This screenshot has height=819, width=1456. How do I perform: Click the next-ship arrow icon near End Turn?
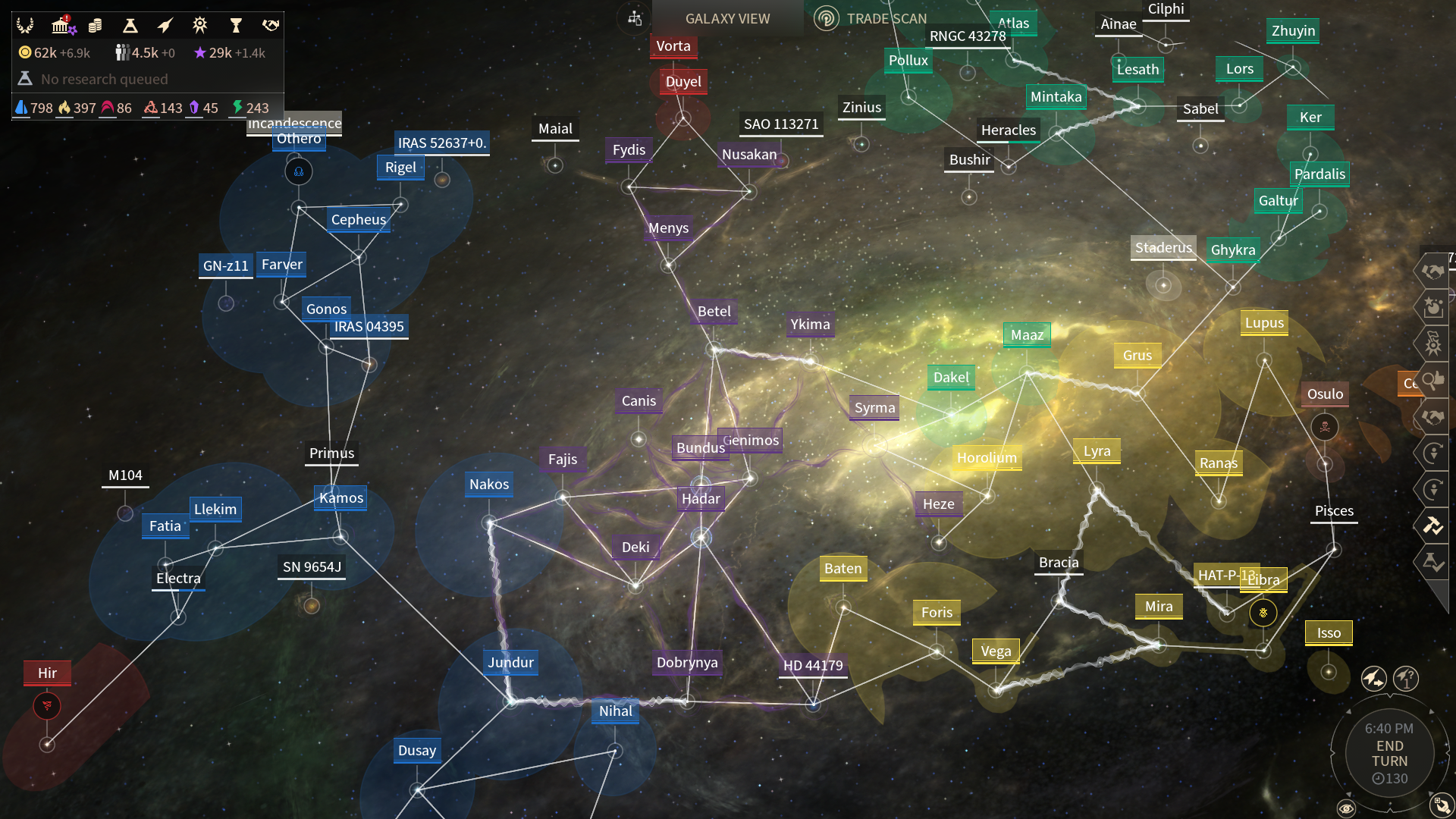click(1374, 679)
